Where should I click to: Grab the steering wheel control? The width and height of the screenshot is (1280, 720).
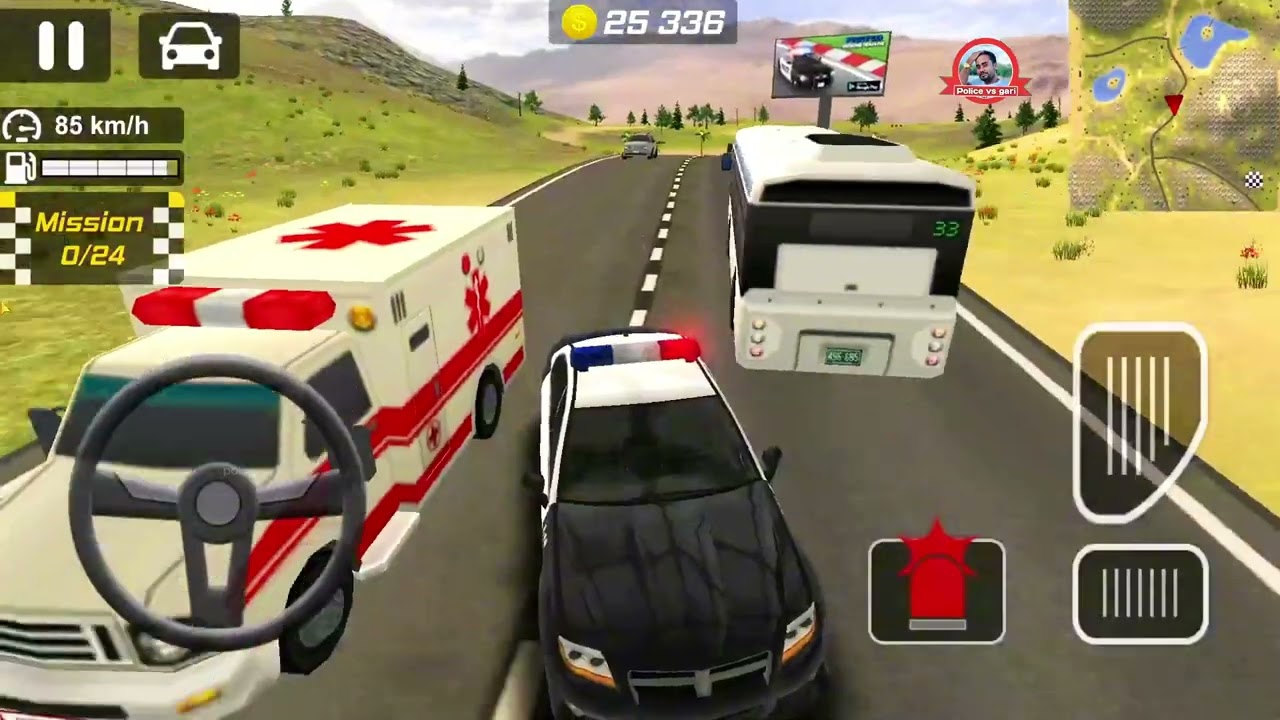pos(217,504)
